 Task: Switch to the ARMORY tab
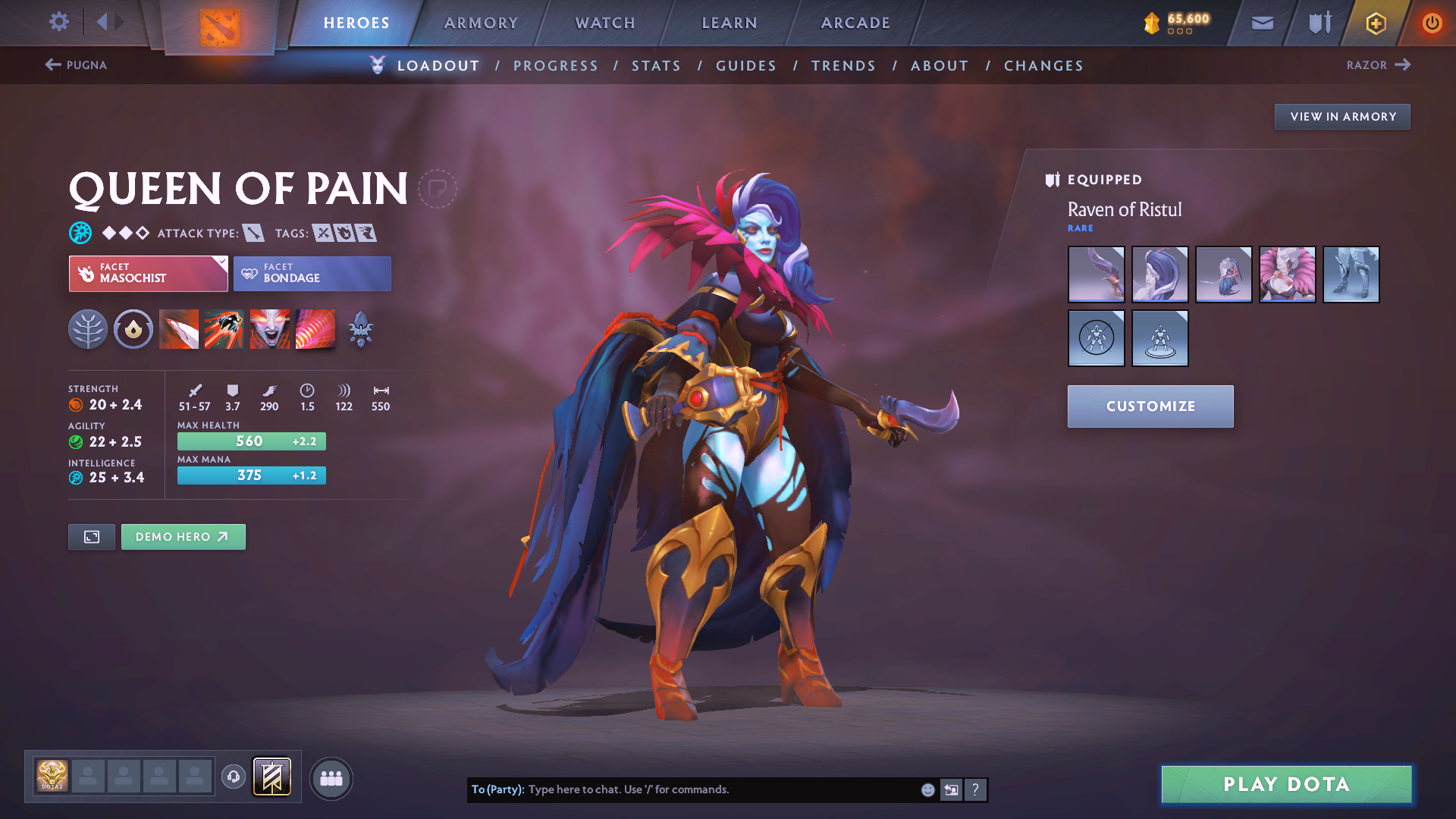click(x=481, y=23)
